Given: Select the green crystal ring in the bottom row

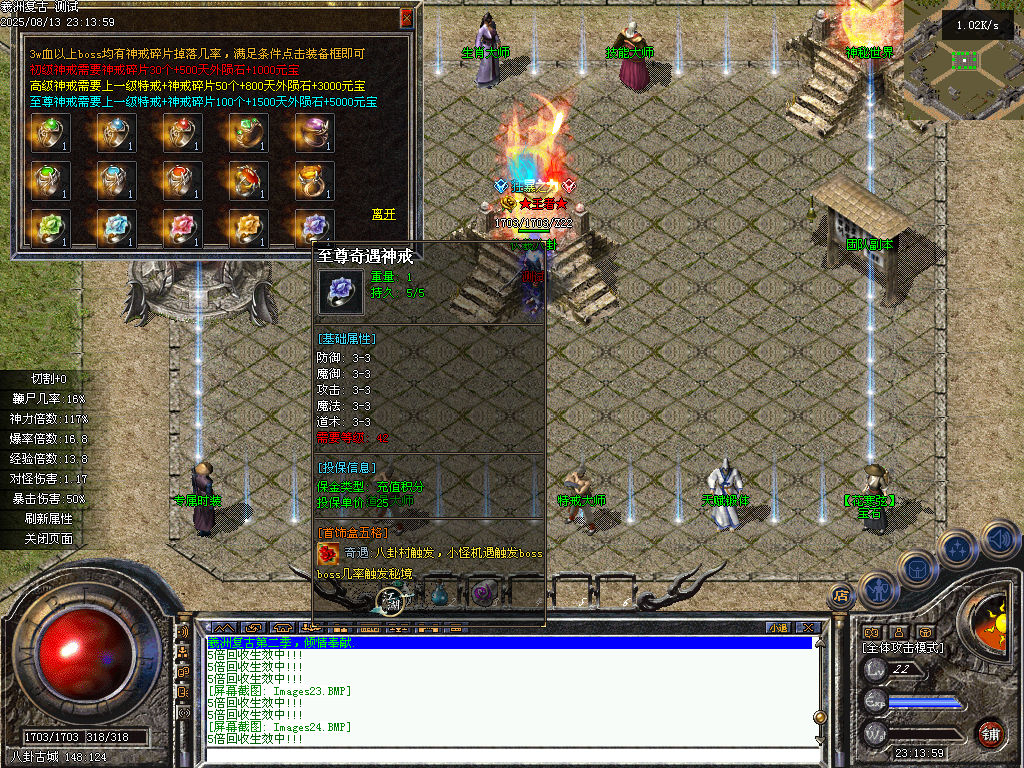Looking at the screenshot, I should coord(49,229).
